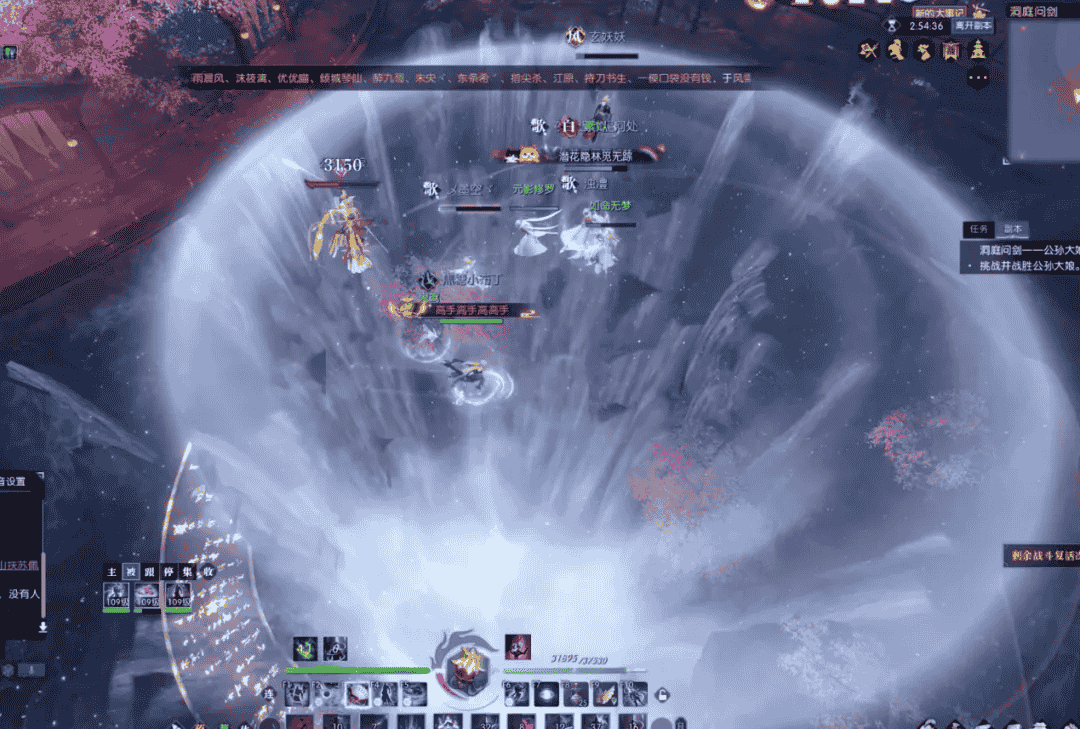Activate the 跟 follow command
The width and height of the screenshot is (1080, 729).
[148, 571]
